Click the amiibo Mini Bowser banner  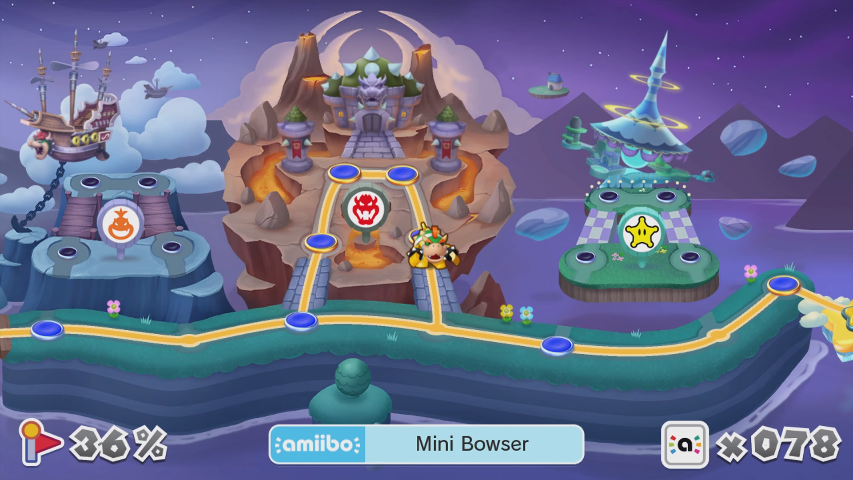coord(426,444)
